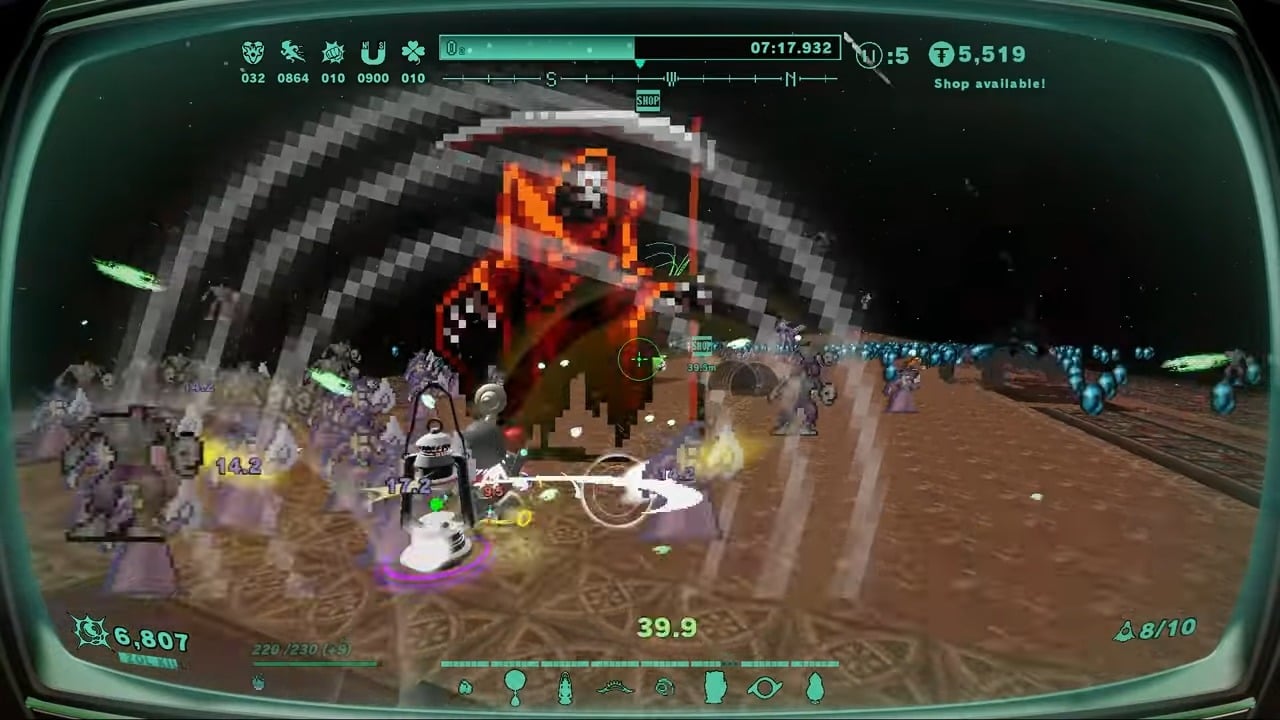Choose the eye weapon slot

click(x=765, y=687)
